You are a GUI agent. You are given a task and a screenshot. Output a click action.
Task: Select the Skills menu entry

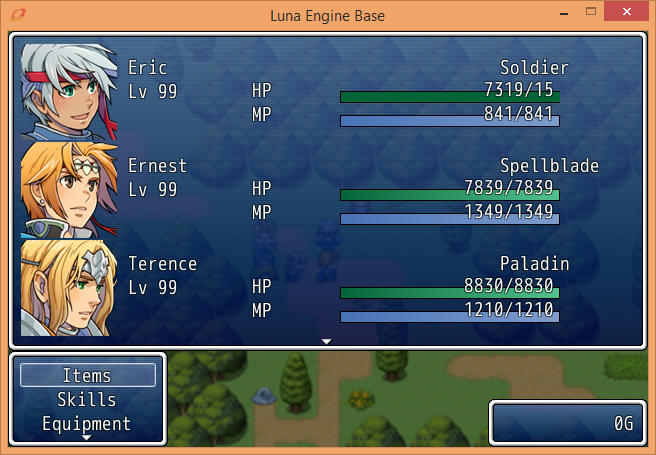[87, 400]
